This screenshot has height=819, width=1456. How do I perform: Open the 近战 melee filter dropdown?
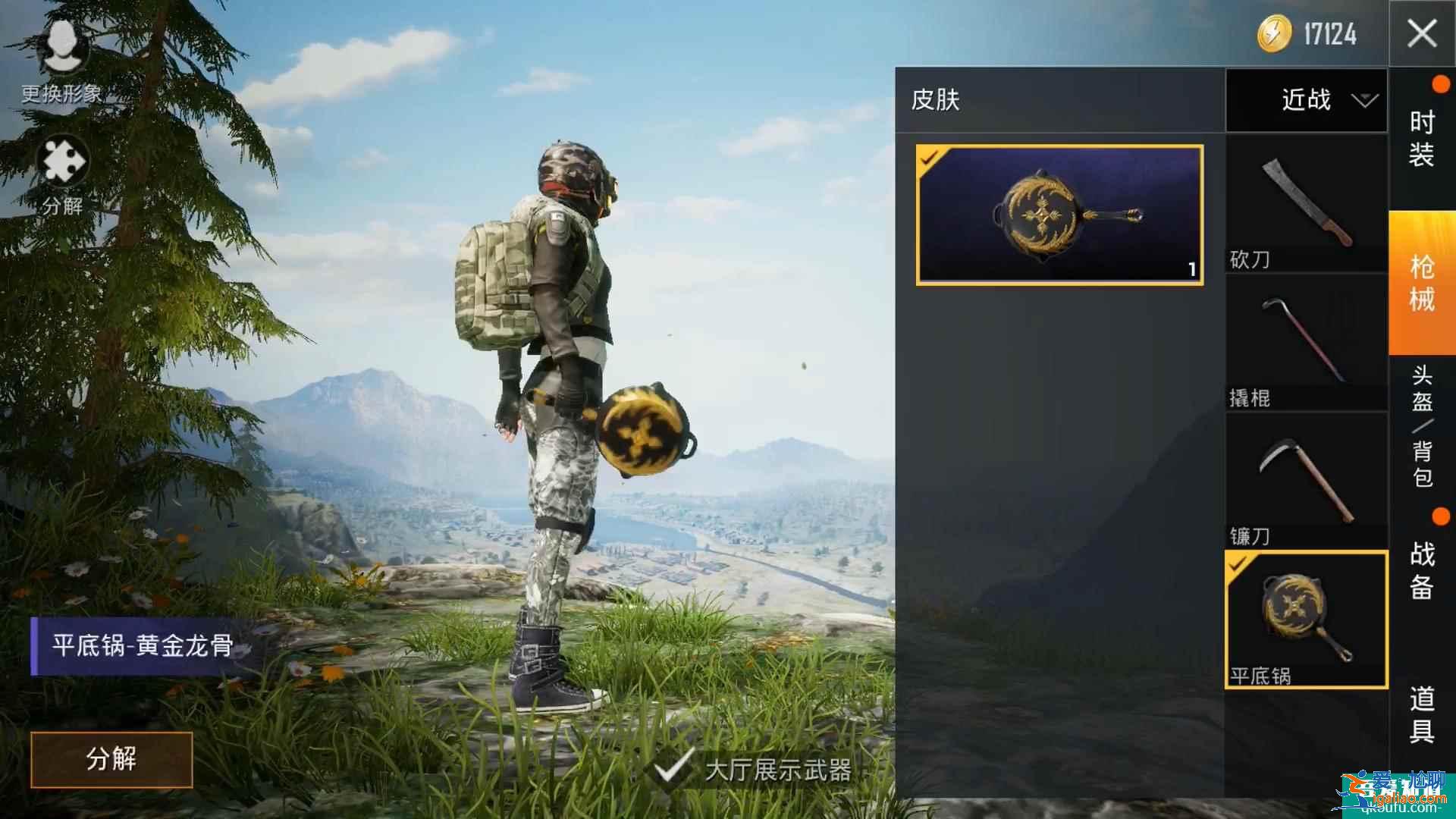(1306, 101)
